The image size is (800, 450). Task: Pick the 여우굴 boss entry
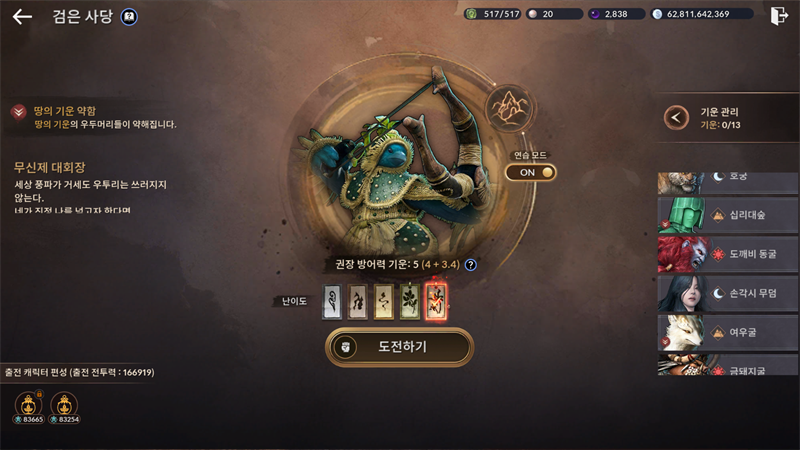pos(728,332)
